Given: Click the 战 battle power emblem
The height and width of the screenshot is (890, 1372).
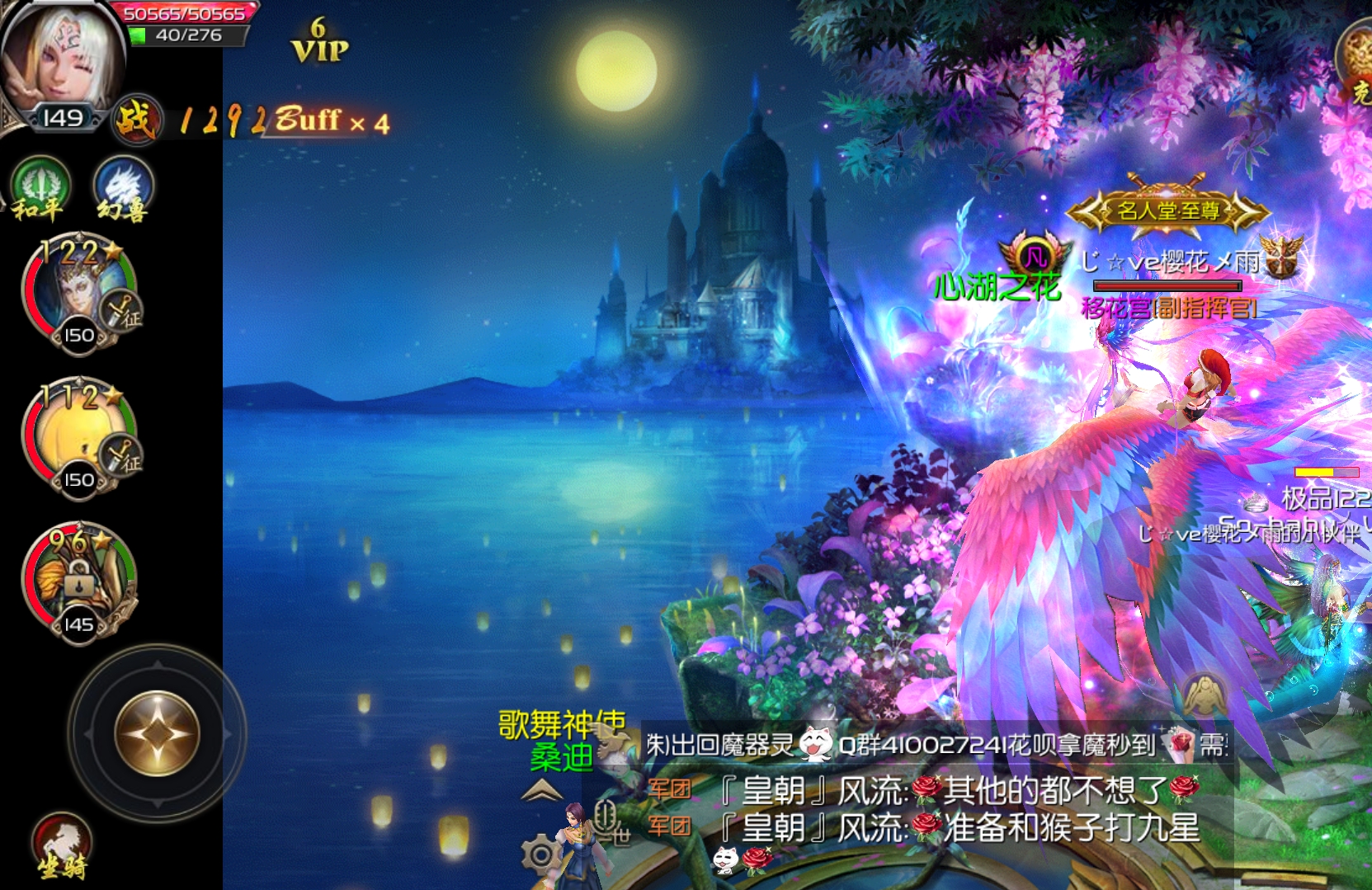Looking at the screenshot, I should pyautogui.click(x=135, y=120).
